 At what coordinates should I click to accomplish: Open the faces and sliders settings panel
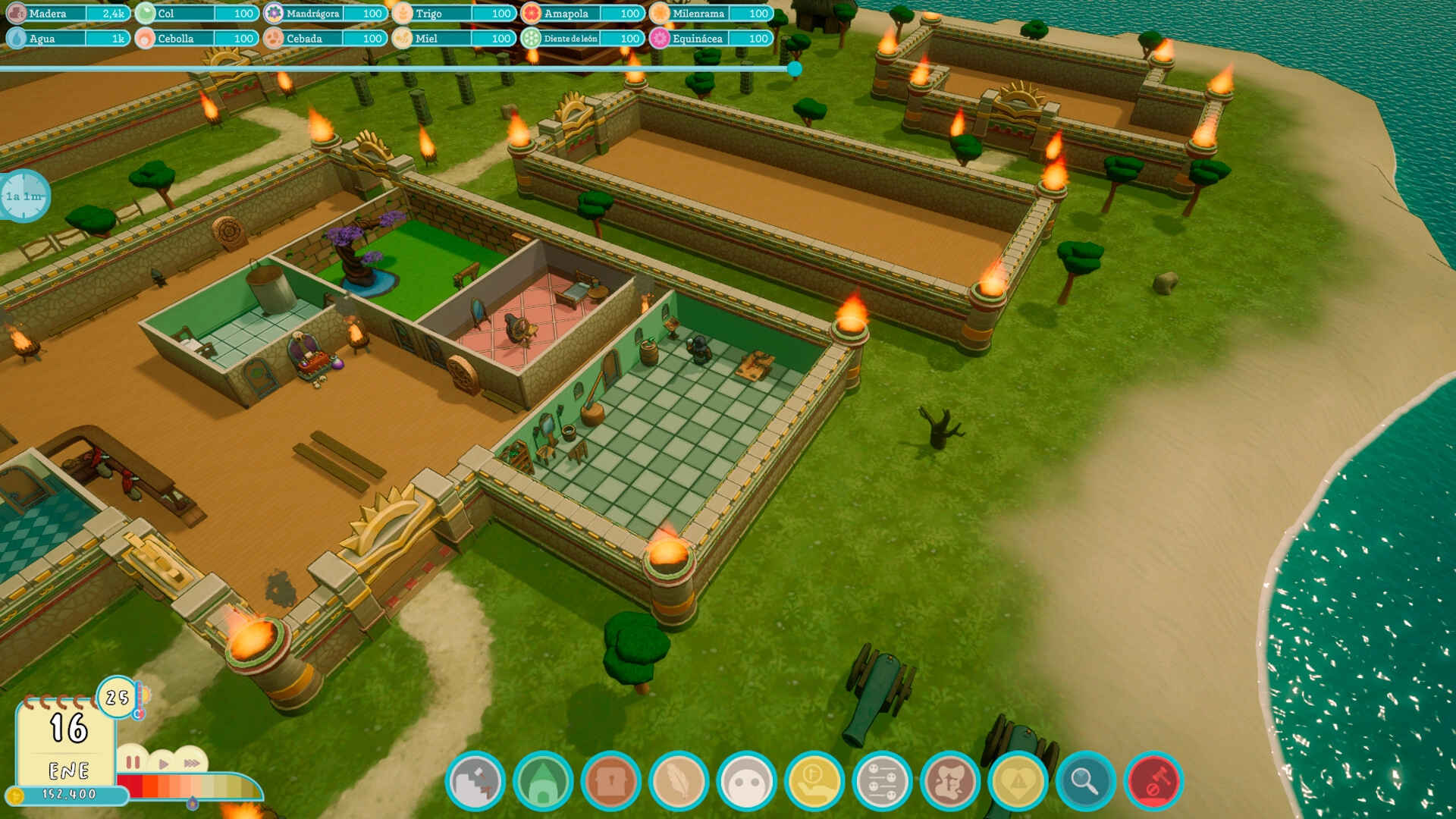coord(882,781)
